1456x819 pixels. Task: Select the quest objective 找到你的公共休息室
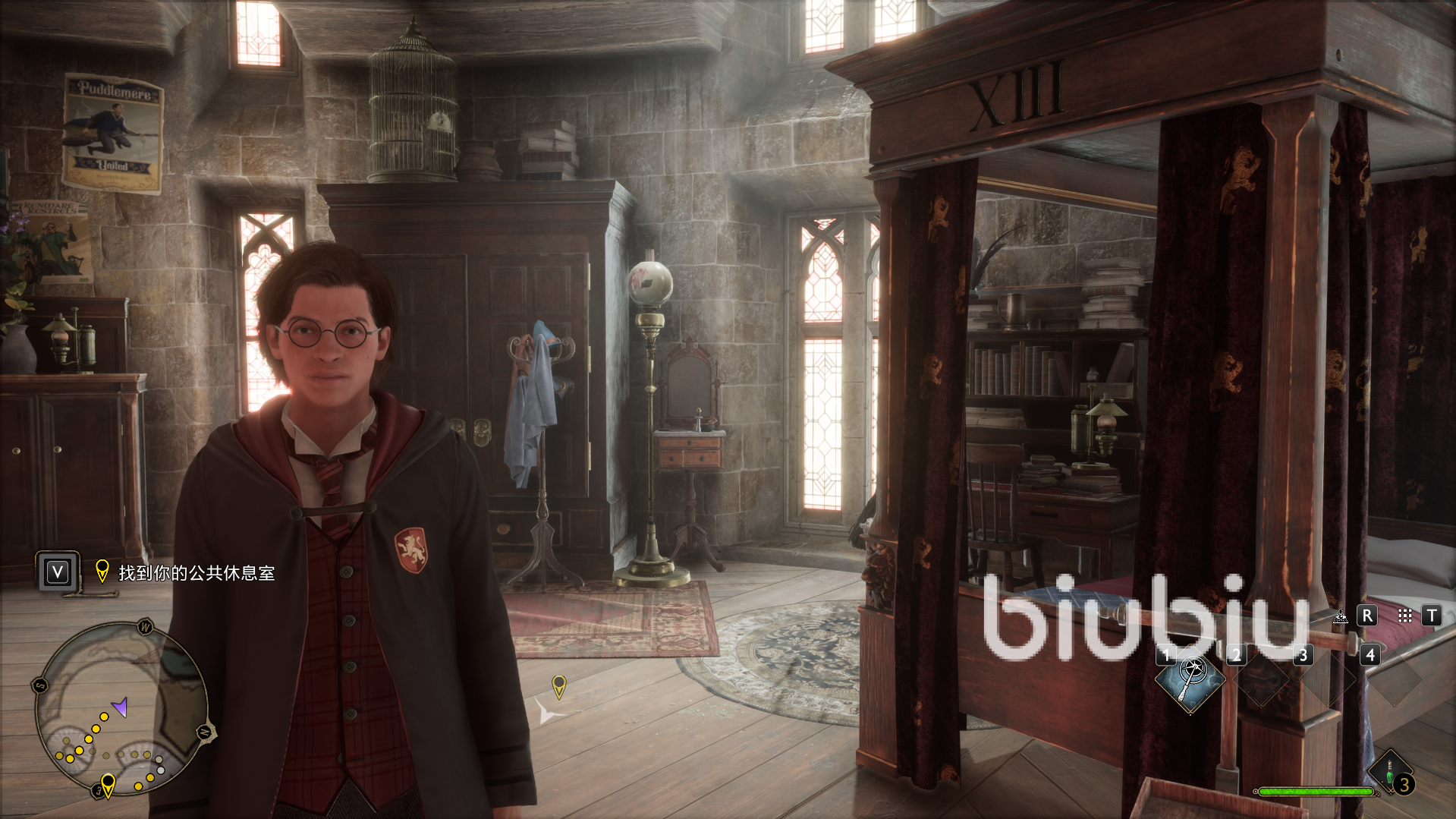coord(197,573)
